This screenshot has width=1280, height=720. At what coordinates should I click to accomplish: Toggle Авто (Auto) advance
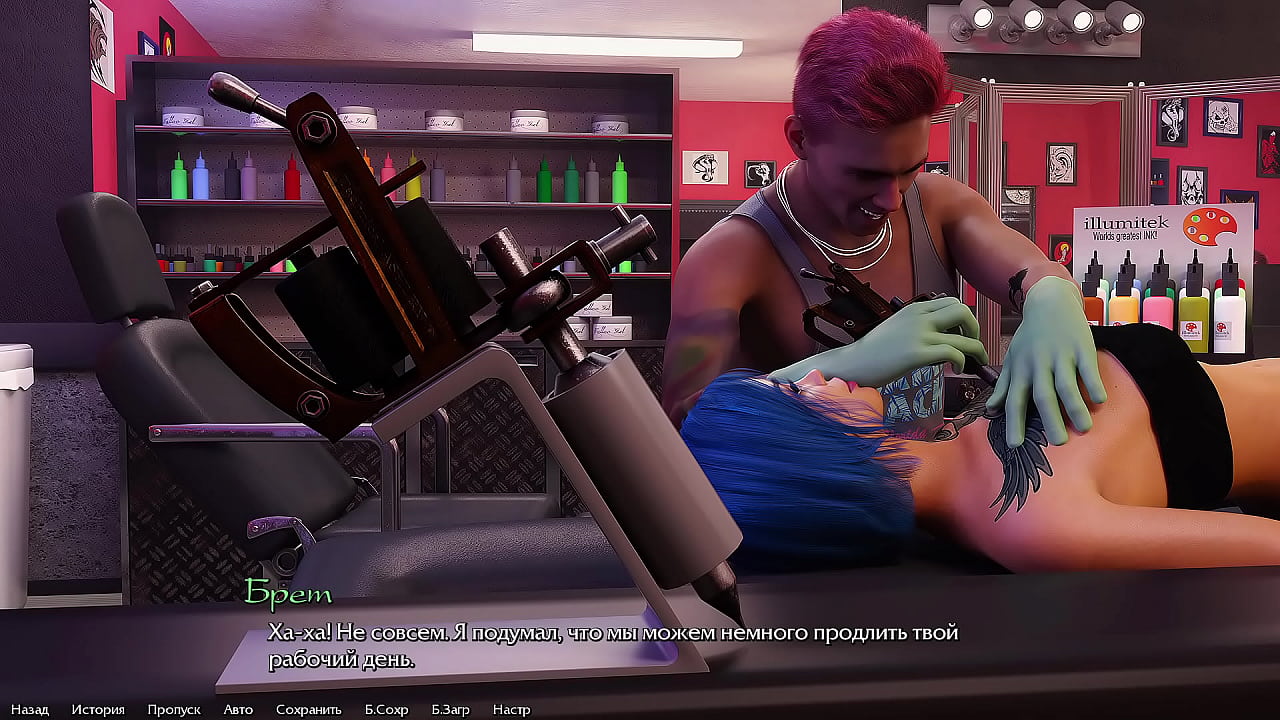point(238,709)
